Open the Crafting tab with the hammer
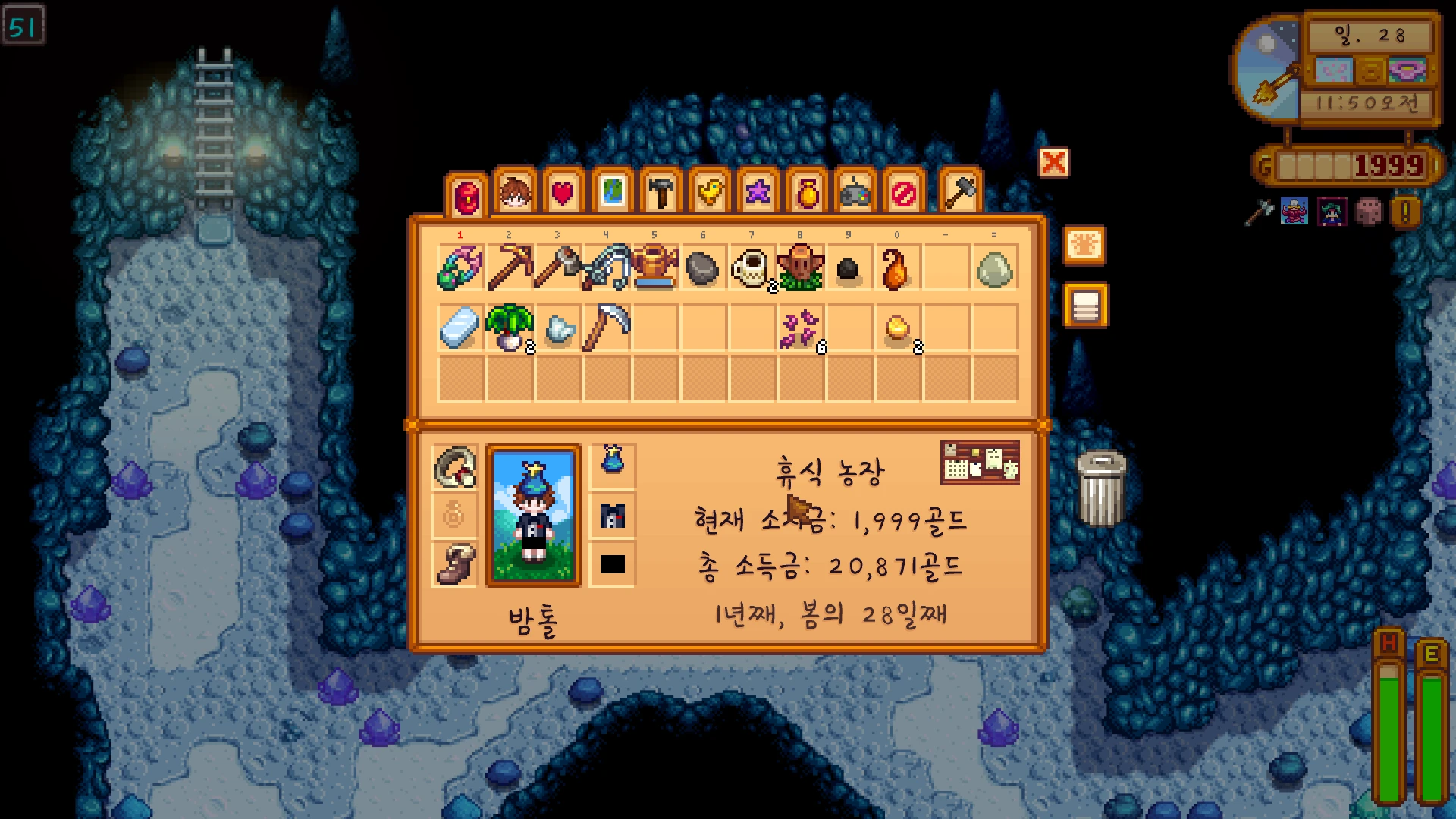 661,193
